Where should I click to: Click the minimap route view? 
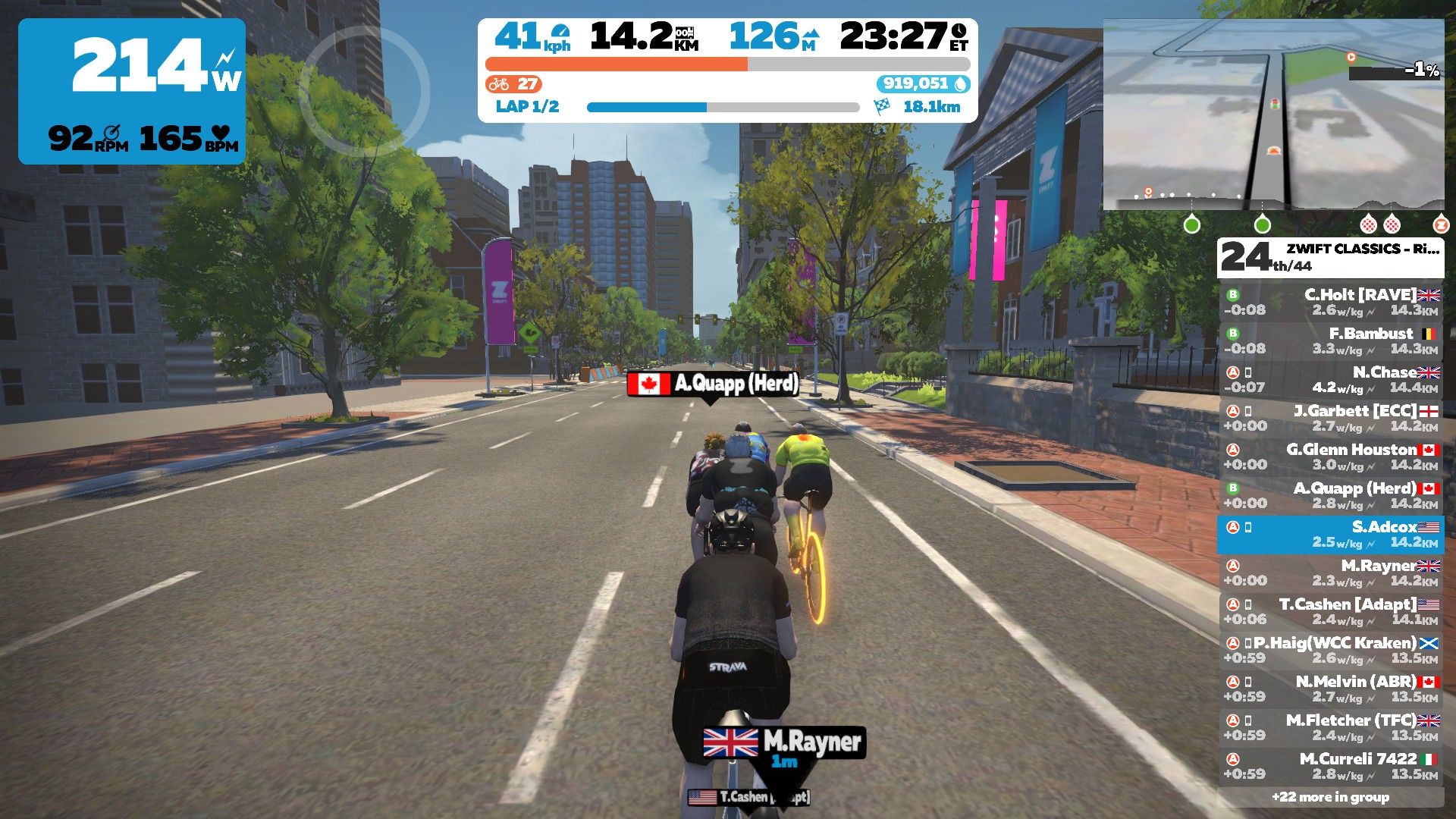pos(1272,114)
